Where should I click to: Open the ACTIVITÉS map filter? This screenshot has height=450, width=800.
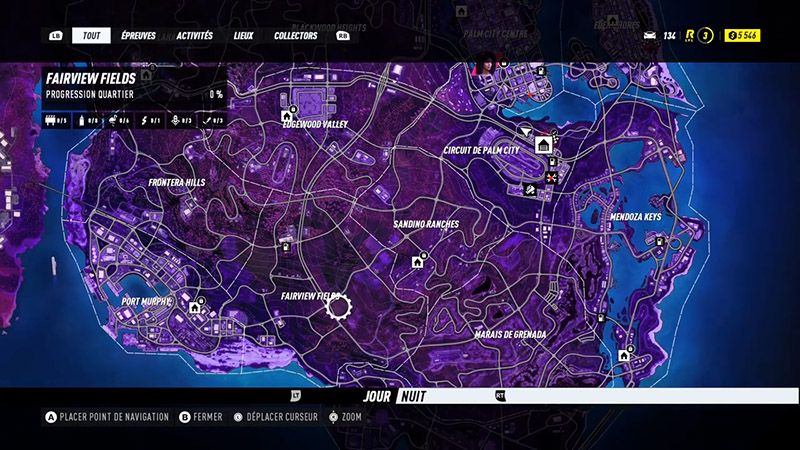coord(194,36)
